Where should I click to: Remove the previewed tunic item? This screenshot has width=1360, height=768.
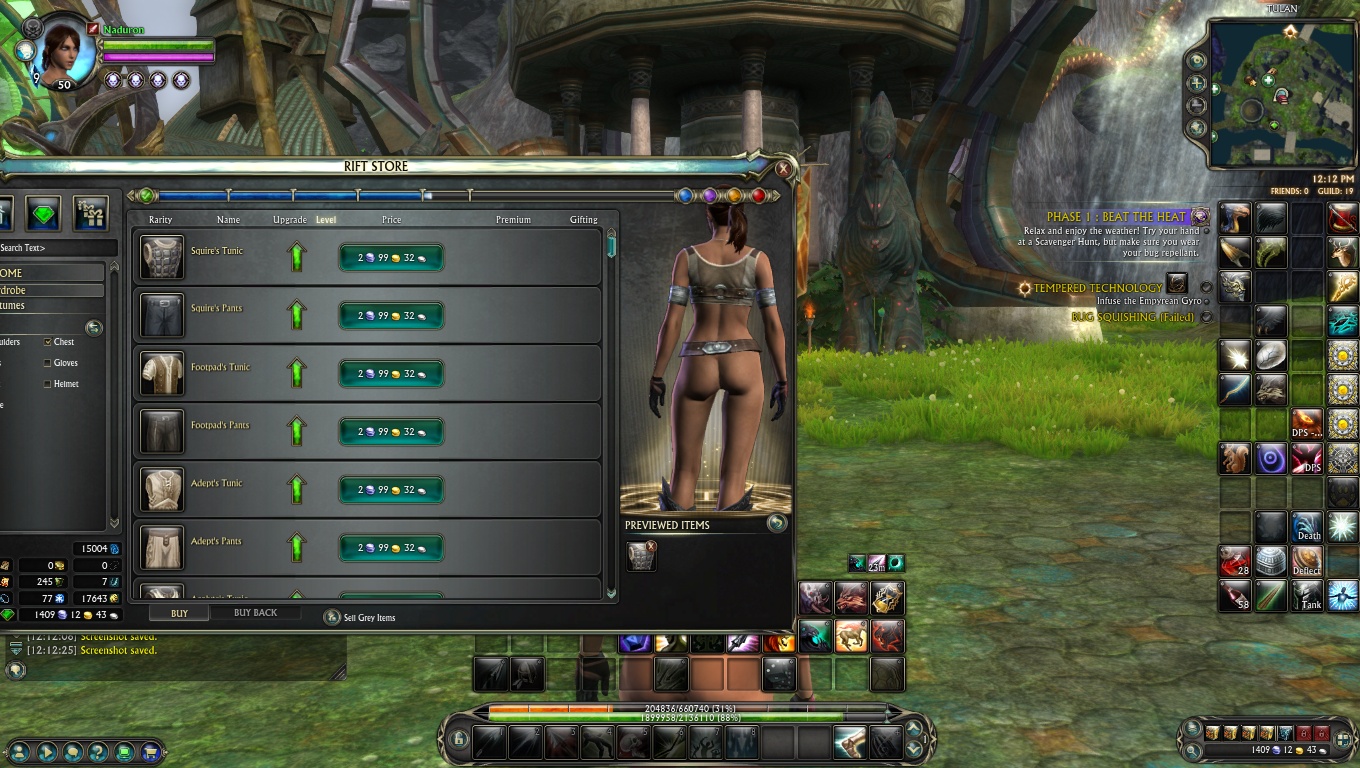pos(651,546)
